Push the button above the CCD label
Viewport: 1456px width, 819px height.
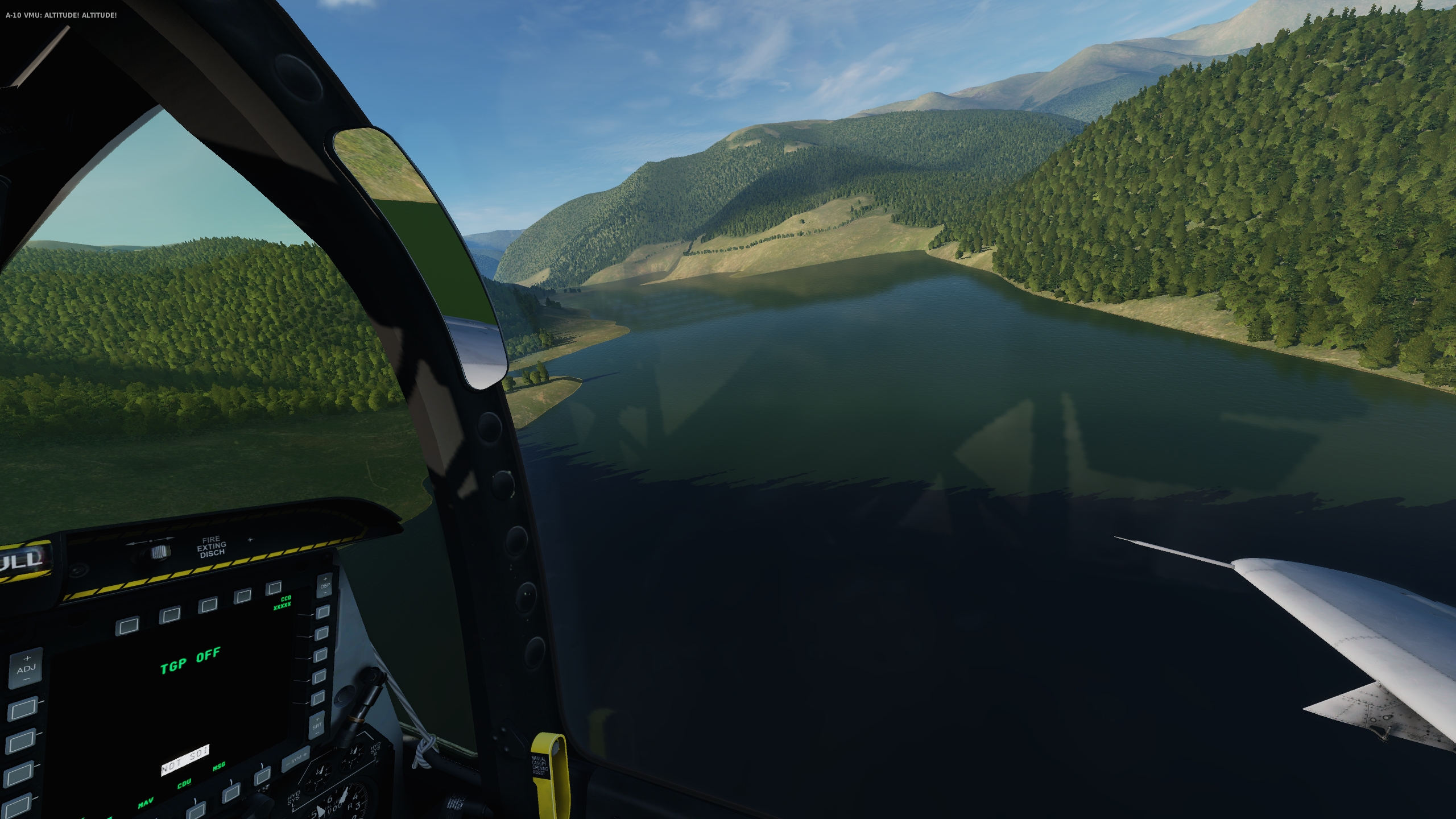coord(274,587)
